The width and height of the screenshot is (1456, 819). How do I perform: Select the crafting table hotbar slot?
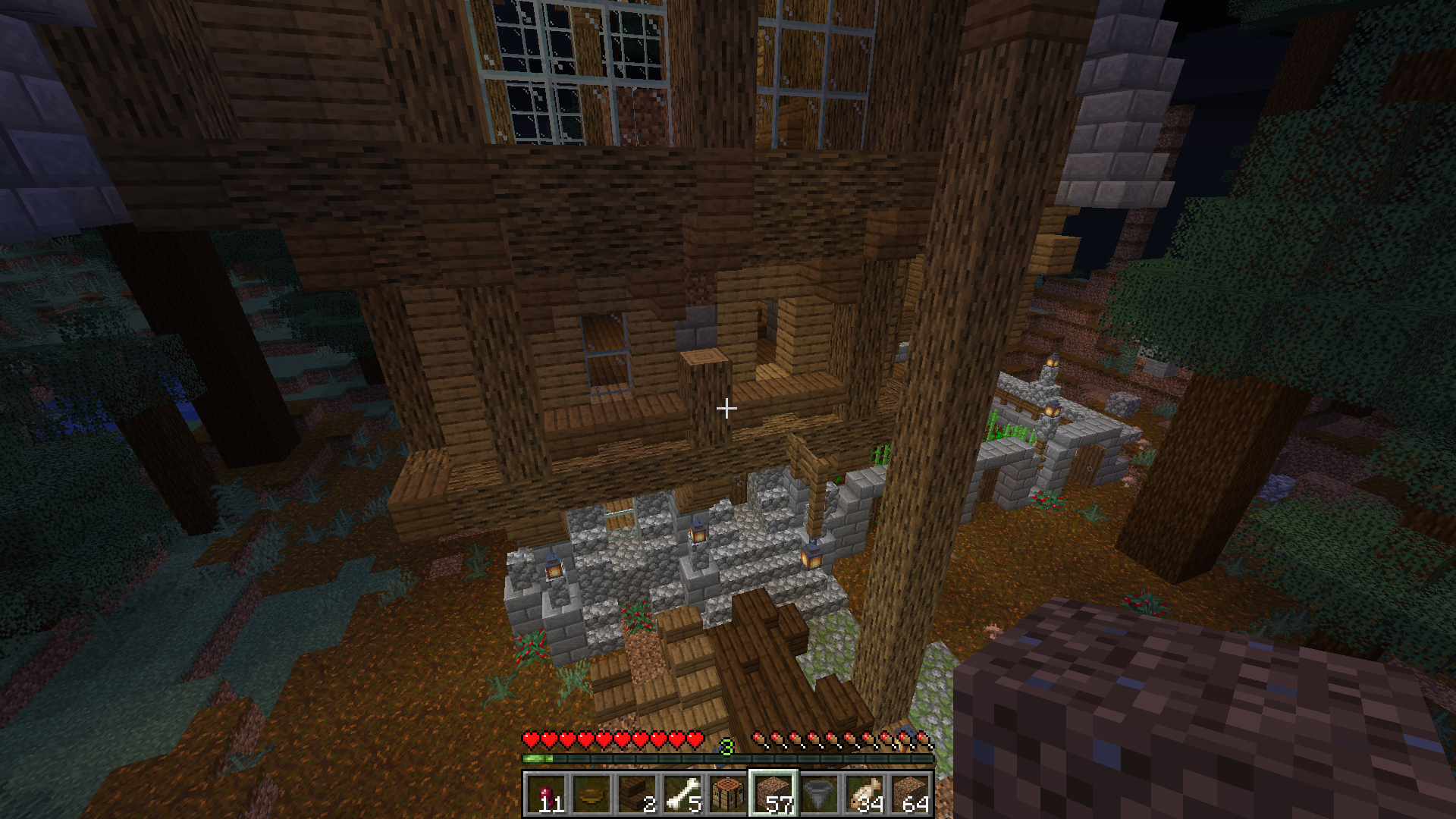click(728, 794)
